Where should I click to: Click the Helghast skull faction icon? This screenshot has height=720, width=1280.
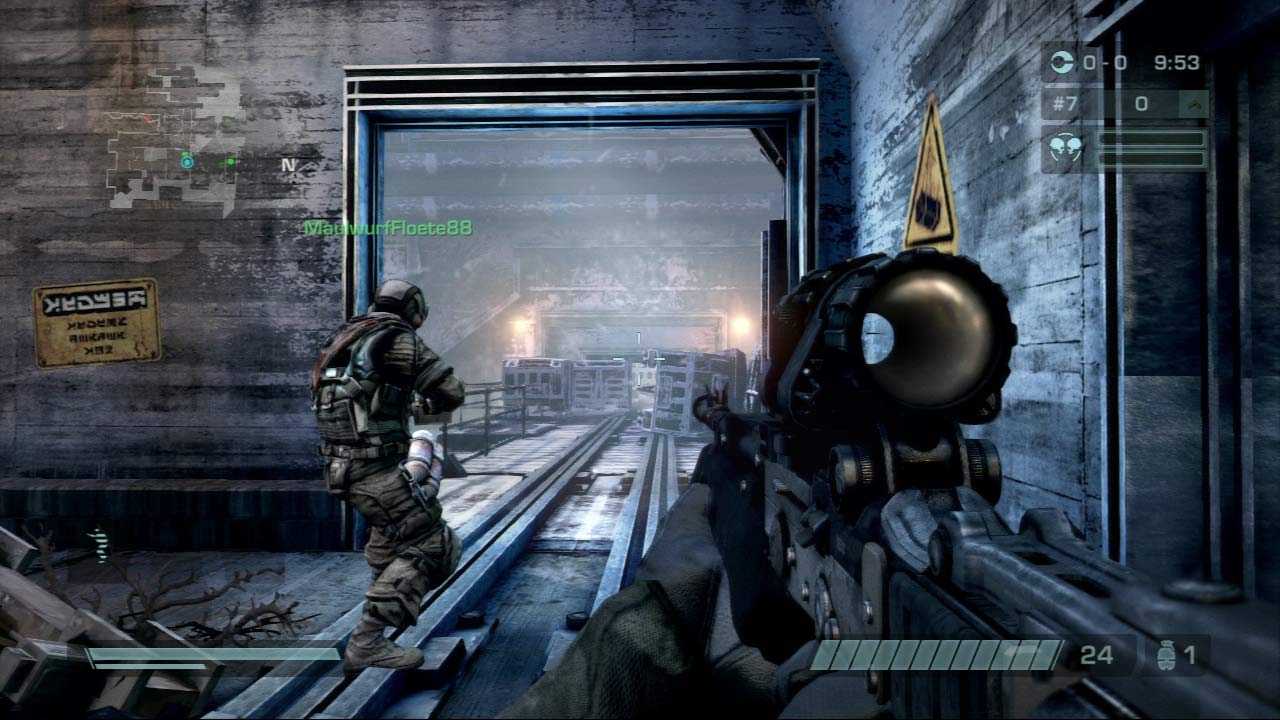1065,148
